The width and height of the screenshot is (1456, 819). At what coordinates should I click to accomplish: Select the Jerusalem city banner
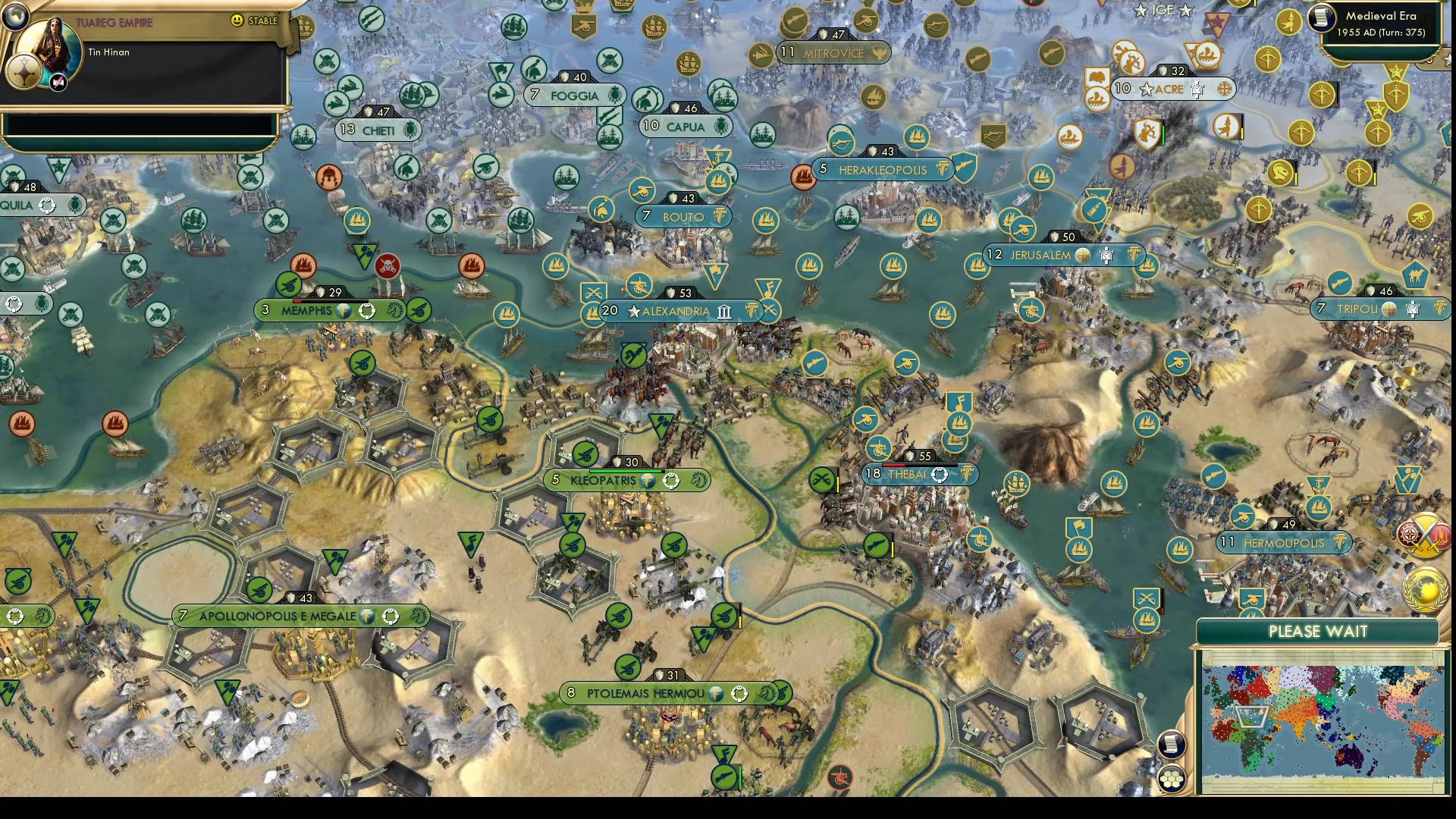[1039, 256]
